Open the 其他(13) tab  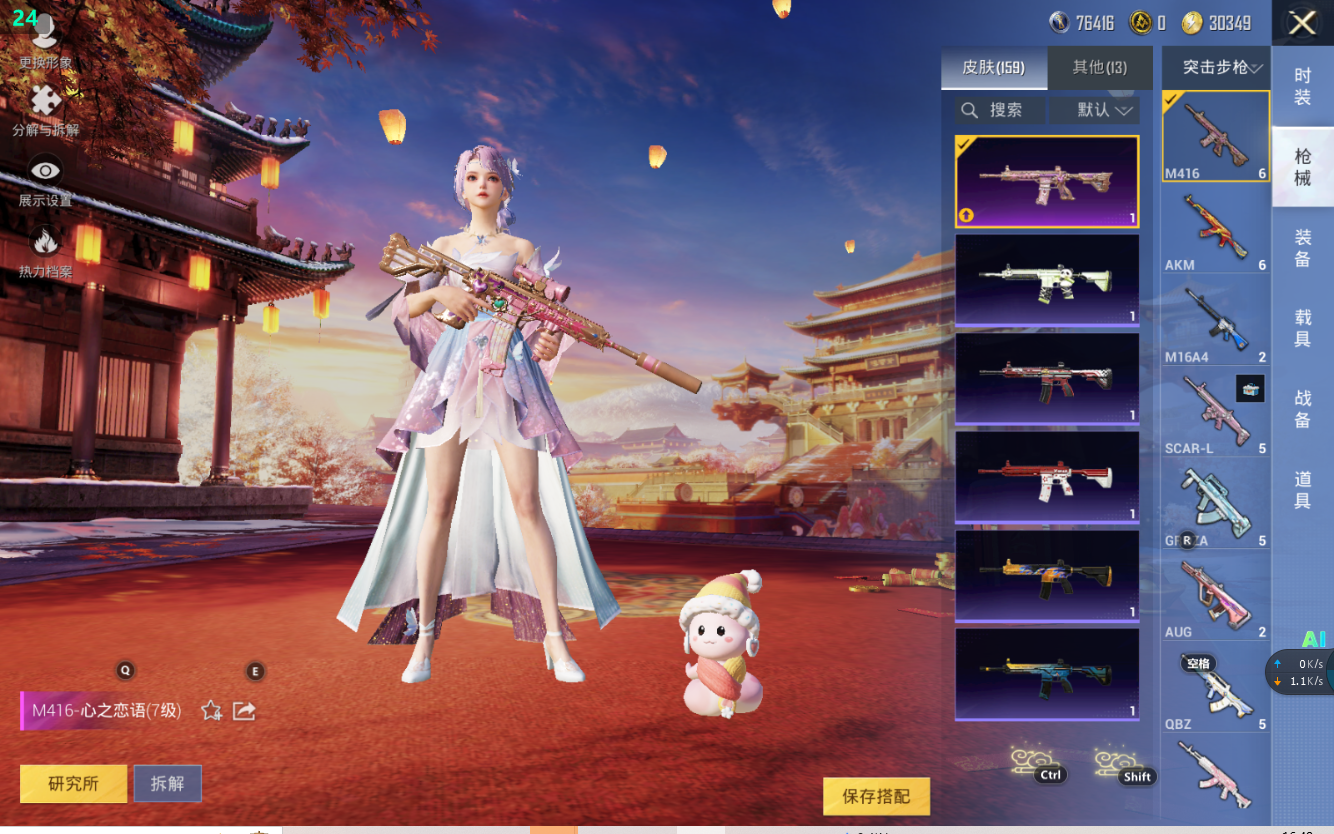tap(1099, 68)
